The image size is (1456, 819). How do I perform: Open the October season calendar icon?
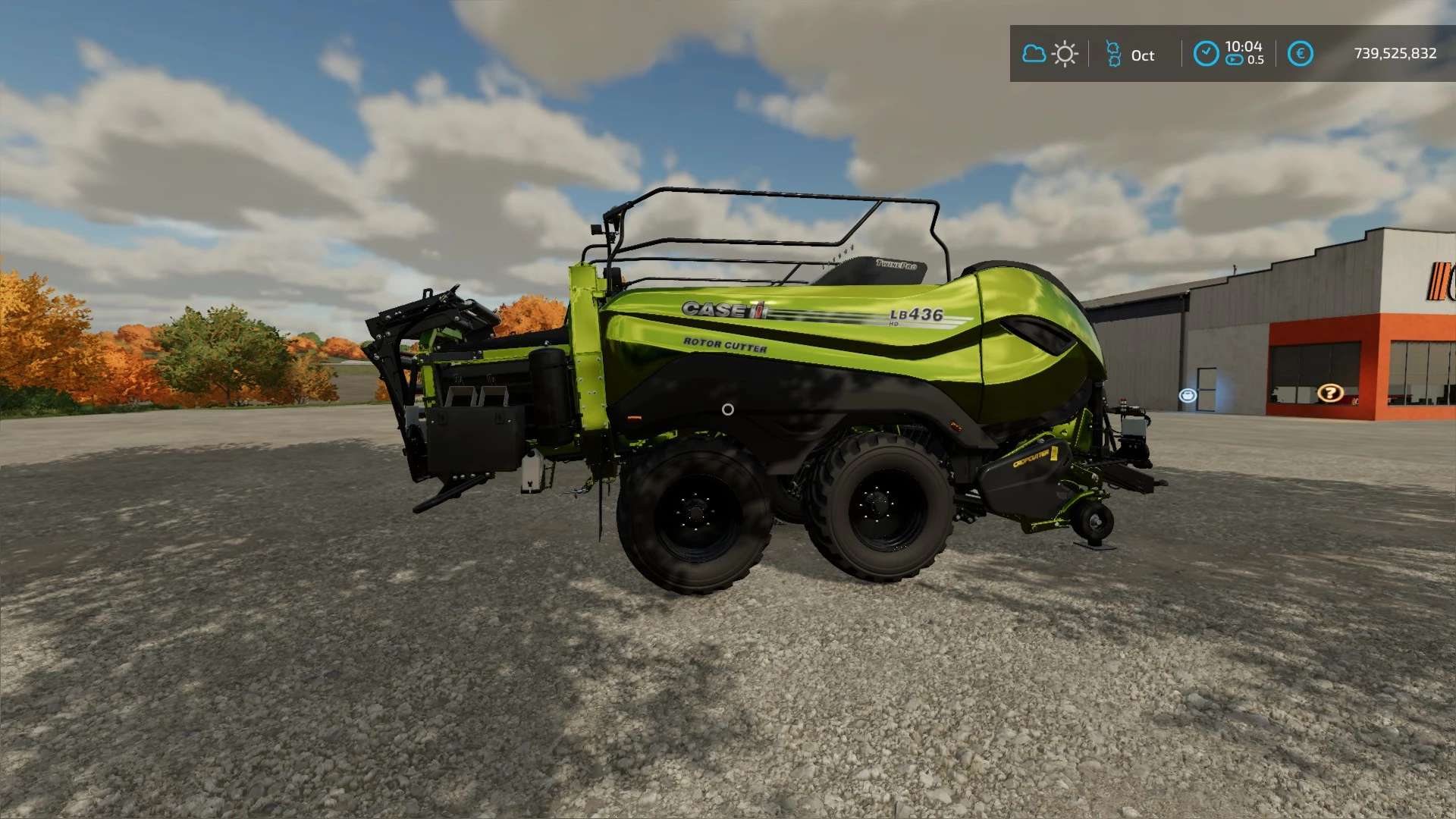pos(1113,54)
